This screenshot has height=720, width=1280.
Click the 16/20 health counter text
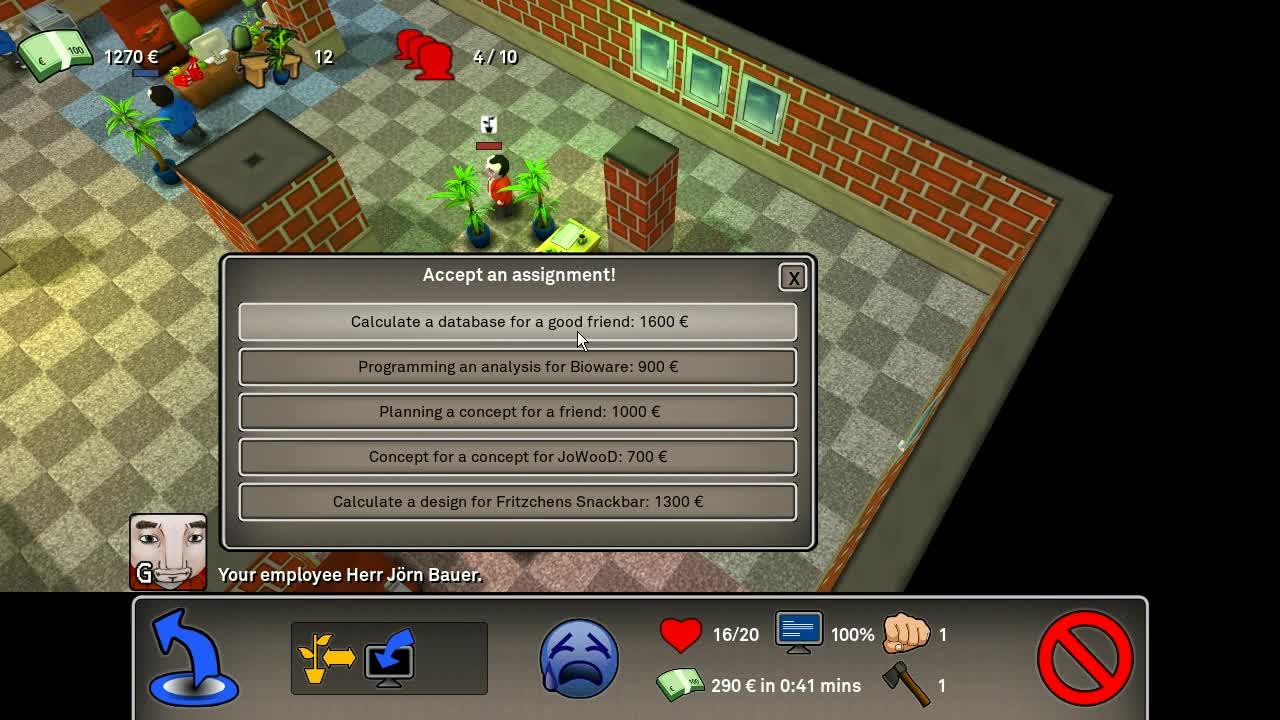(737, 634)
